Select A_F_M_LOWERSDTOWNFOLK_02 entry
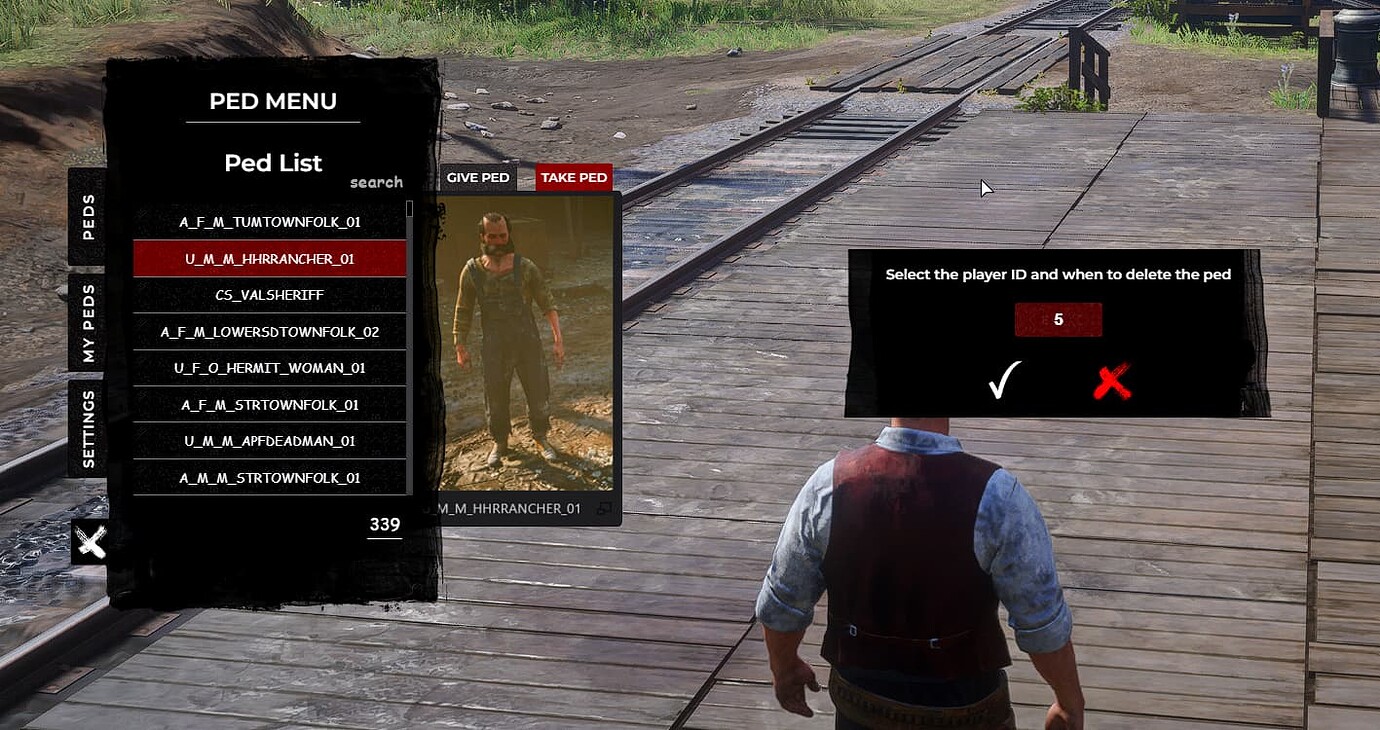Image resolution: width=1380 pixels, height=730 pixels. pyautogui.click(x=269, y=331)
